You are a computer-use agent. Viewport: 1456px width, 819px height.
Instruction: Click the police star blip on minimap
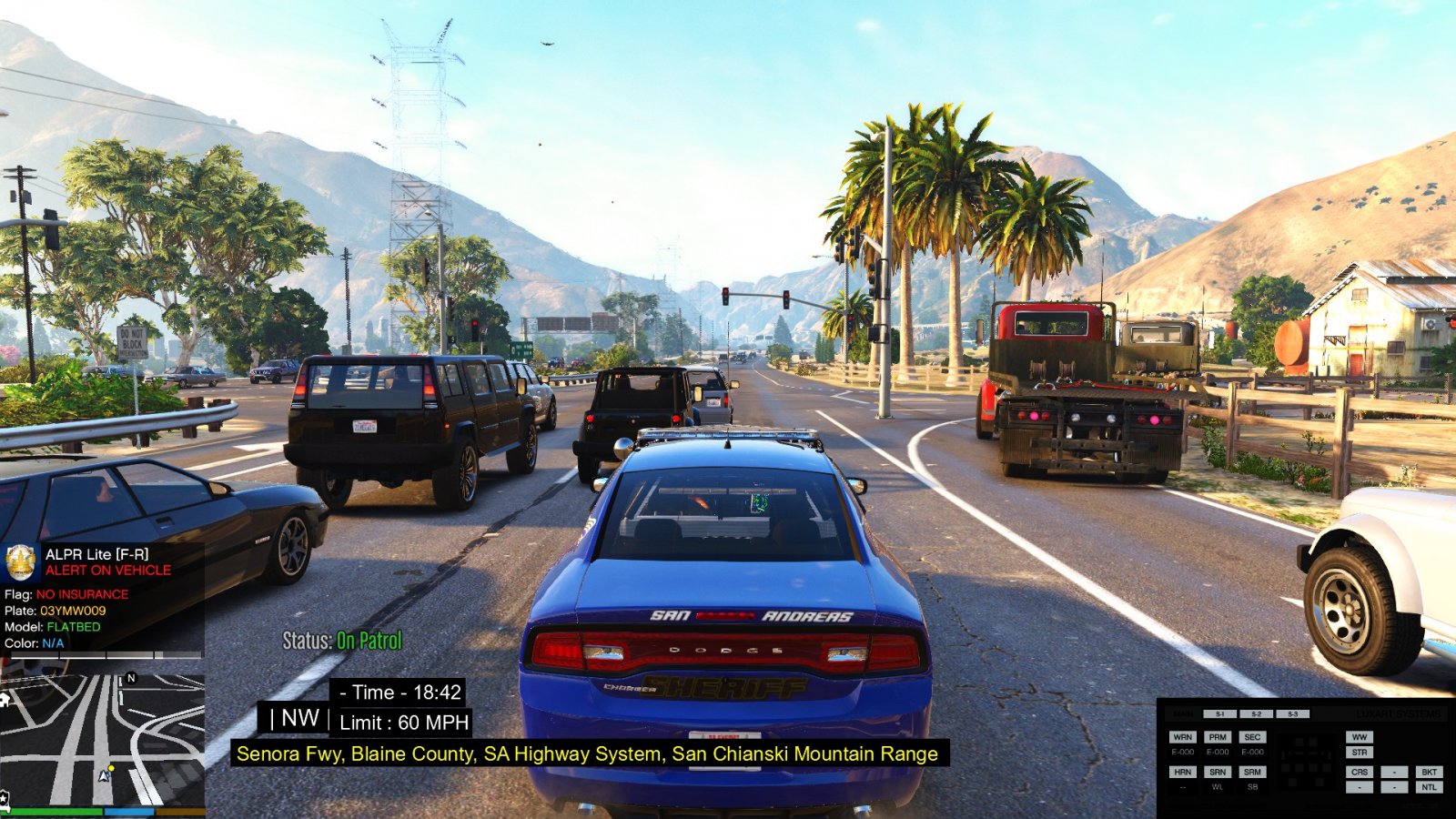pyautogui.click(x=4, y=799)
